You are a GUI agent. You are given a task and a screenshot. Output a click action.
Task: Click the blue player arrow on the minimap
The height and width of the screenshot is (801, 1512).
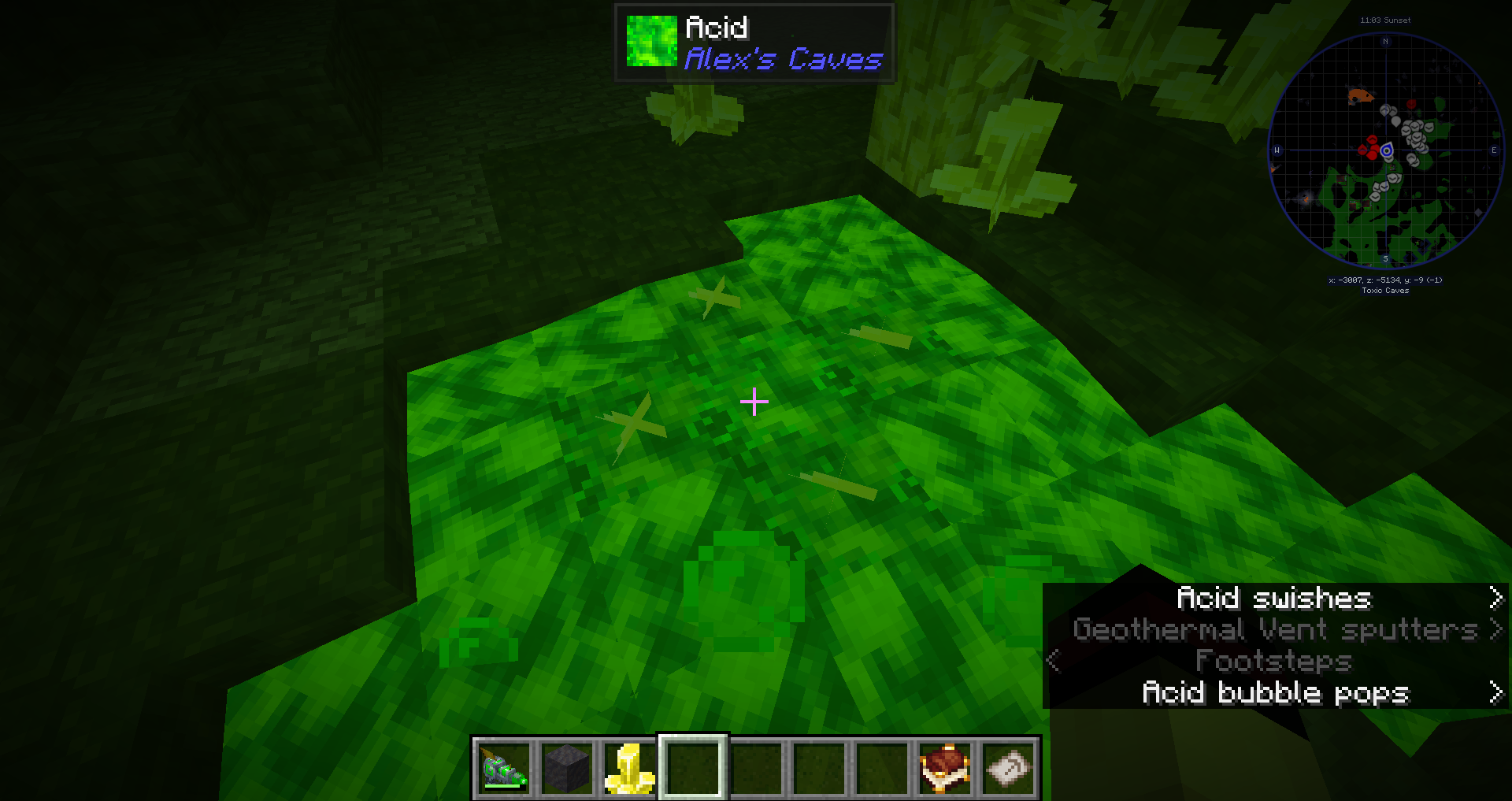coord(1387,150)
